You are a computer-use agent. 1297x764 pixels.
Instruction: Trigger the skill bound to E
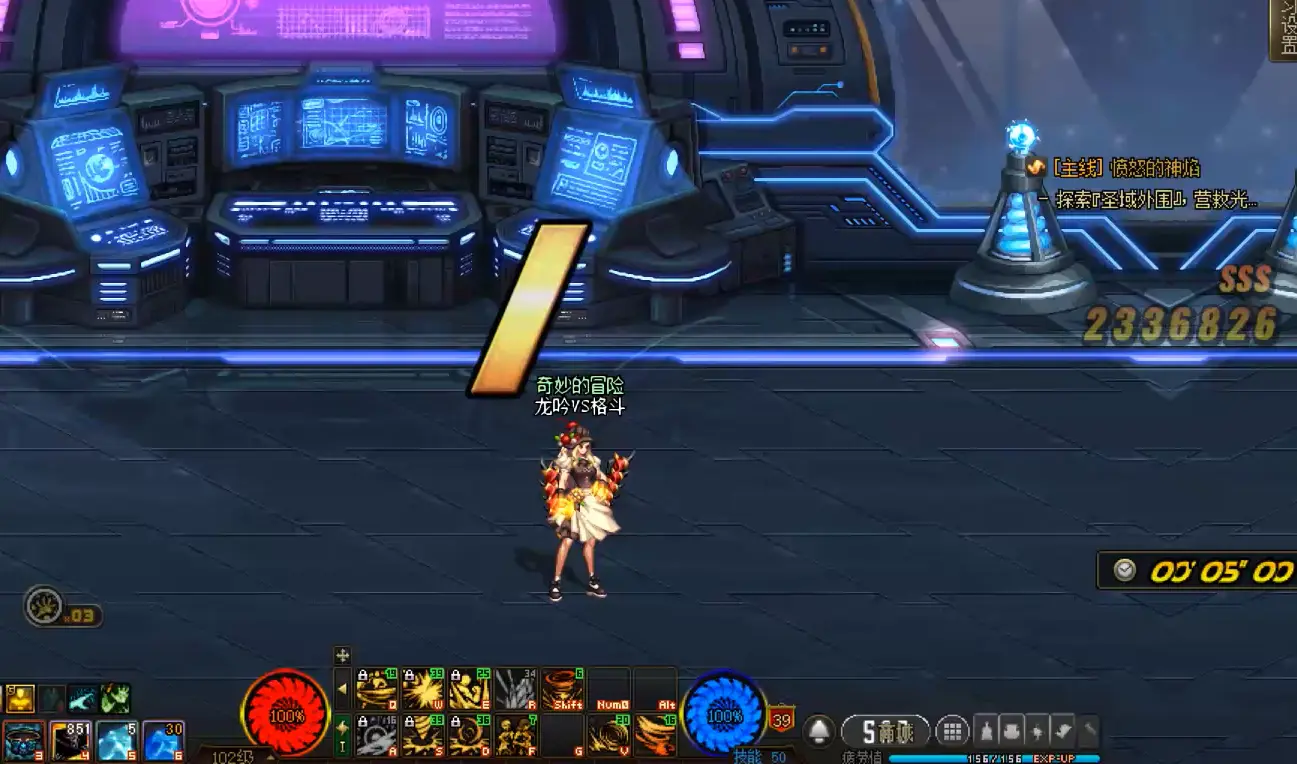(469, 689)
